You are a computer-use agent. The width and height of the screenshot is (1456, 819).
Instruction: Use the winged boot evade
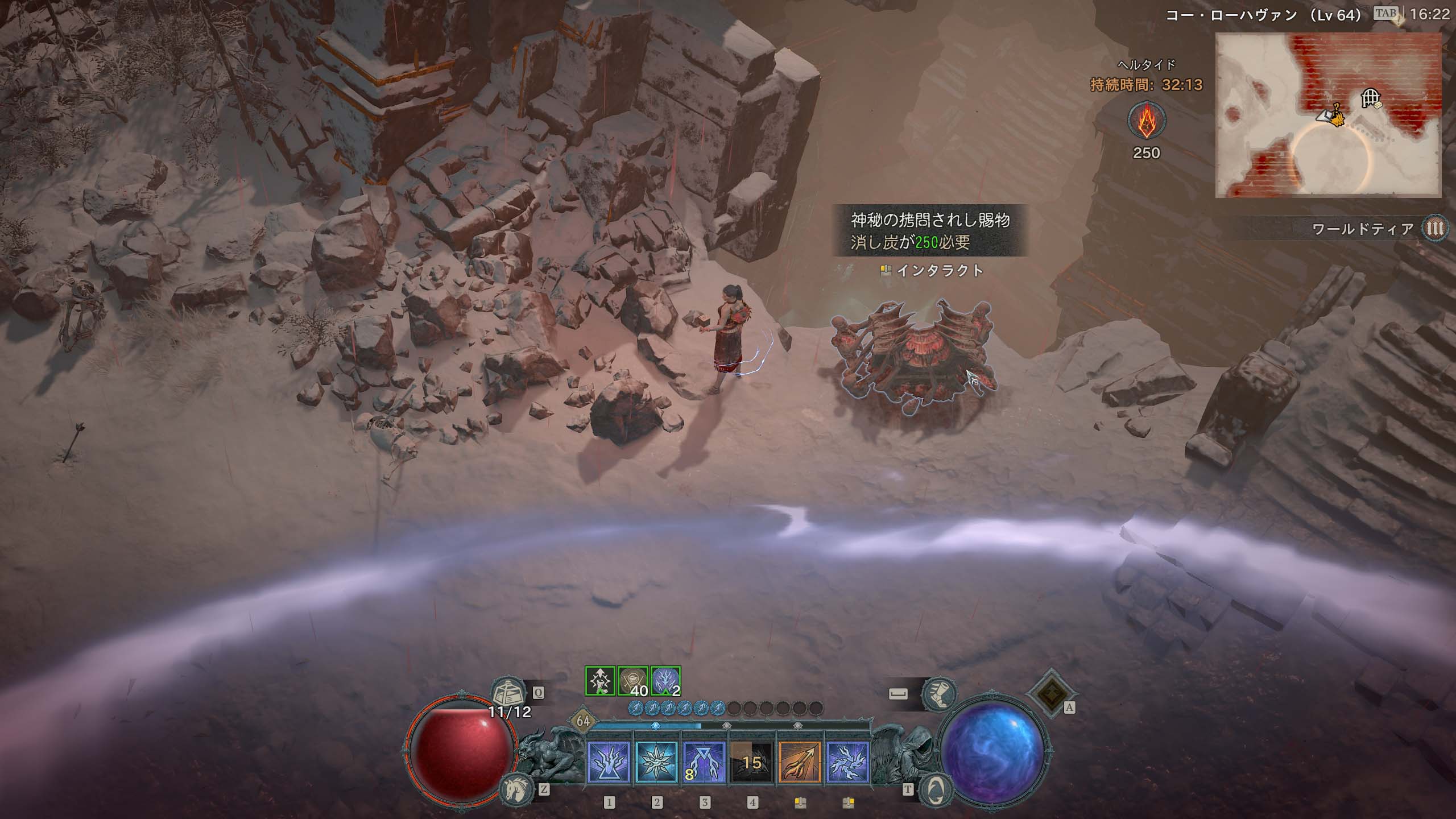click(x=938, y=694)
